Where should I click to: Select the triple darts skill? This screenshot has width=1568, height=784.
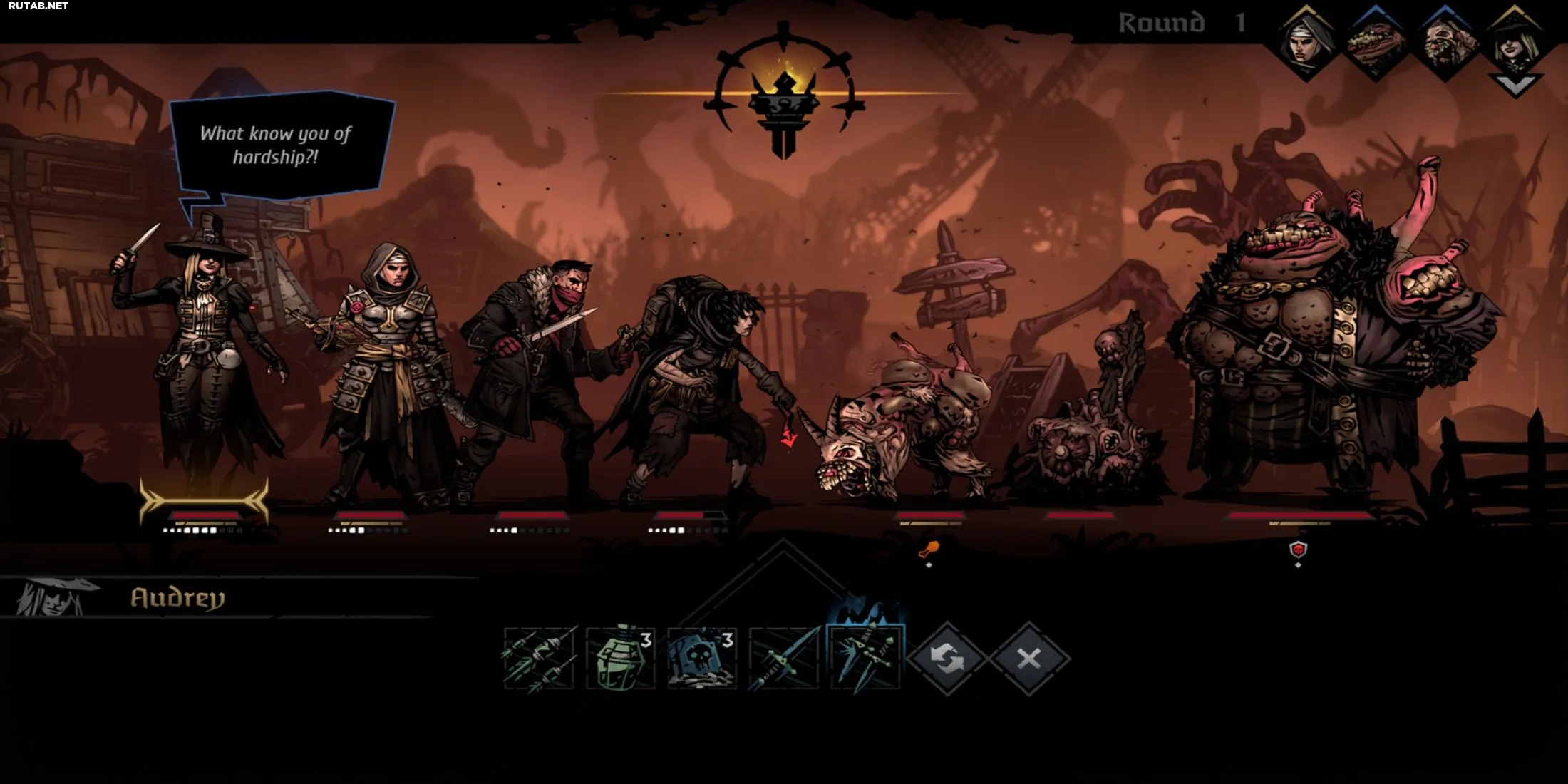click(x=539, y=659)
